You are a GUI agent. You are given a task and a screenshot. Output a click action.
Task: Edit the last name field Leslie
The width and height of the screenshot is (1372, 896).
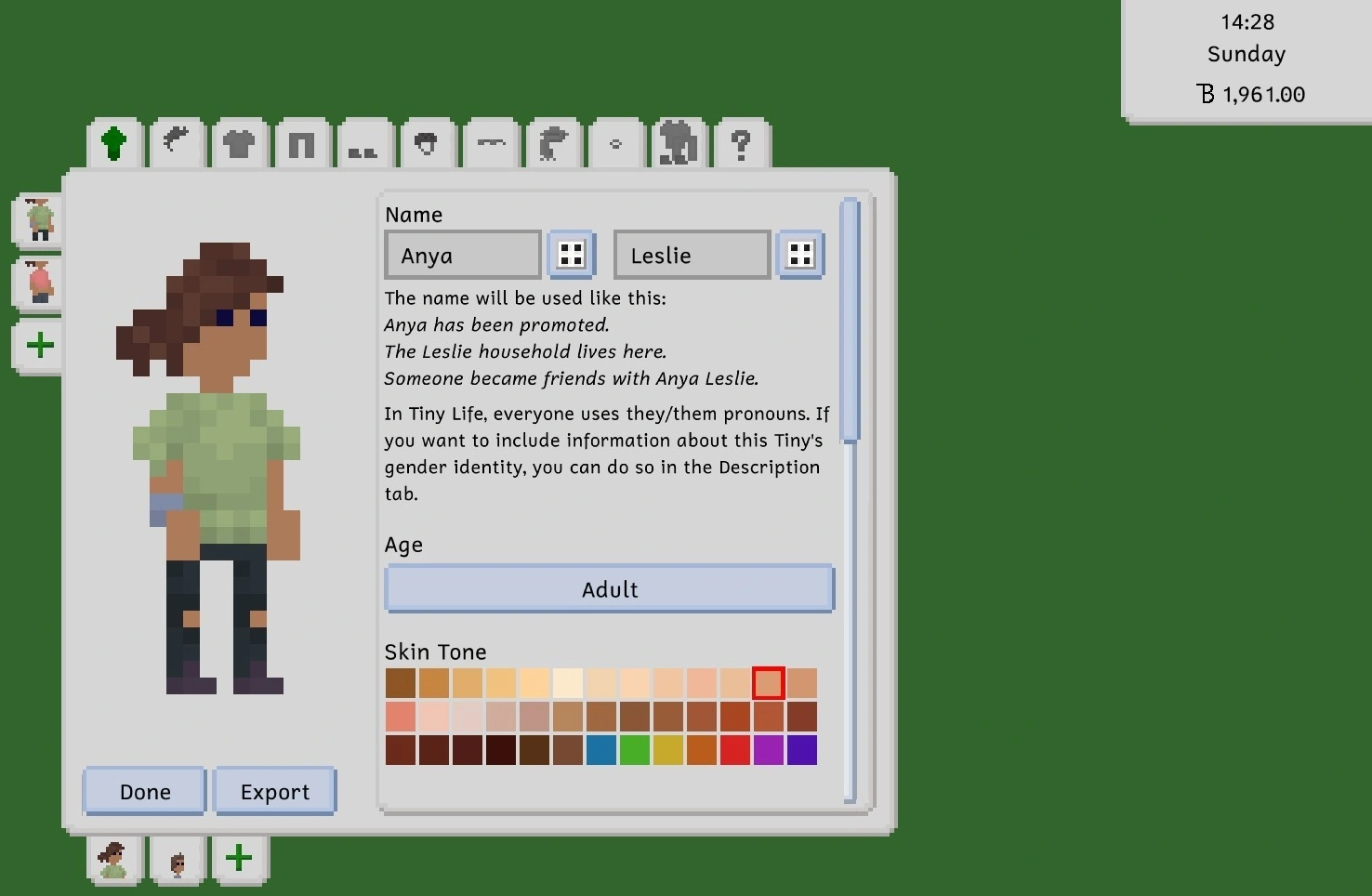(692, 255)
